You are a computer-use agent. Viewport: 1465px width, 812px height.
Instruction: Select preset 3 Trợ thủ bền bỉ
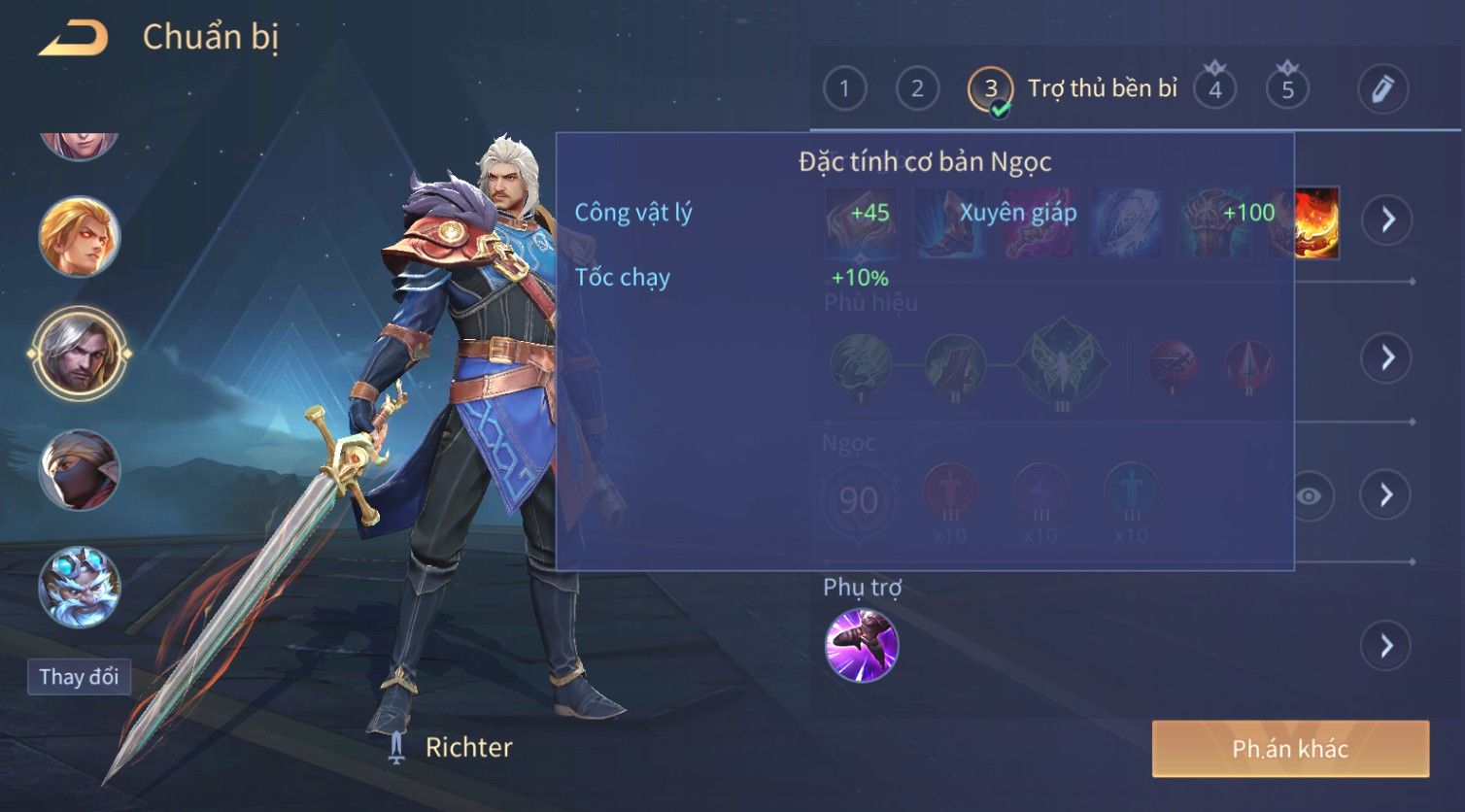click(990, 89)
